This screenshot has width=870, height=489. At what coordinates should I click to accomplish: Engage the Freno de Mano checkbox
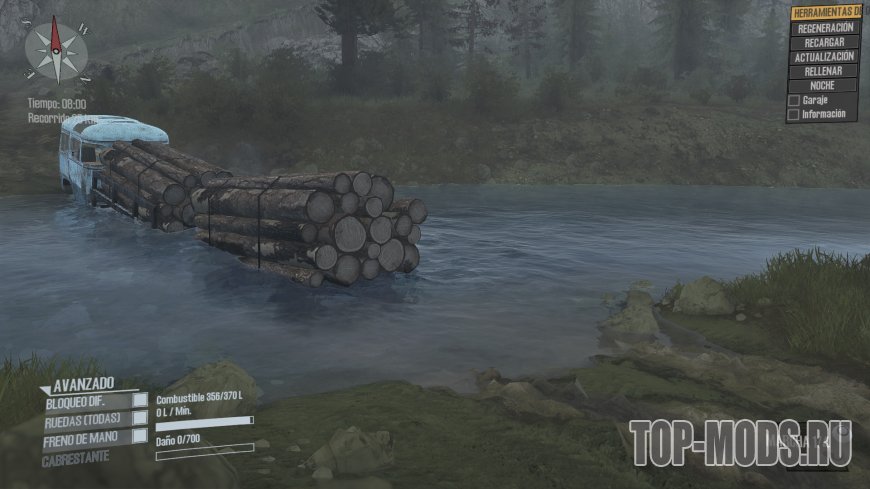[x=140, y=437]
